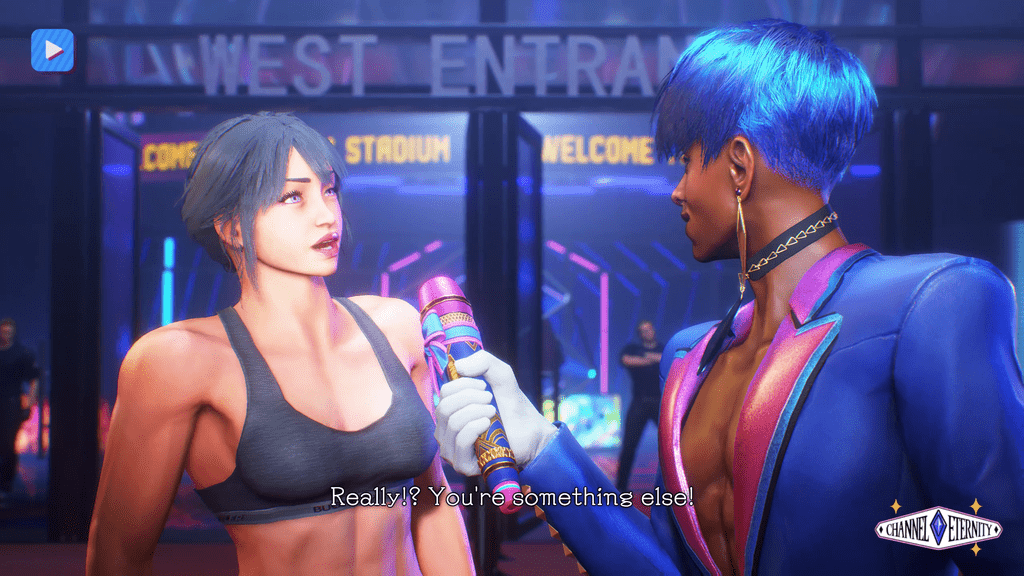Click the blue play arrow icon
Viewport: 1024px width, 576px height.
tap(52, 50)
